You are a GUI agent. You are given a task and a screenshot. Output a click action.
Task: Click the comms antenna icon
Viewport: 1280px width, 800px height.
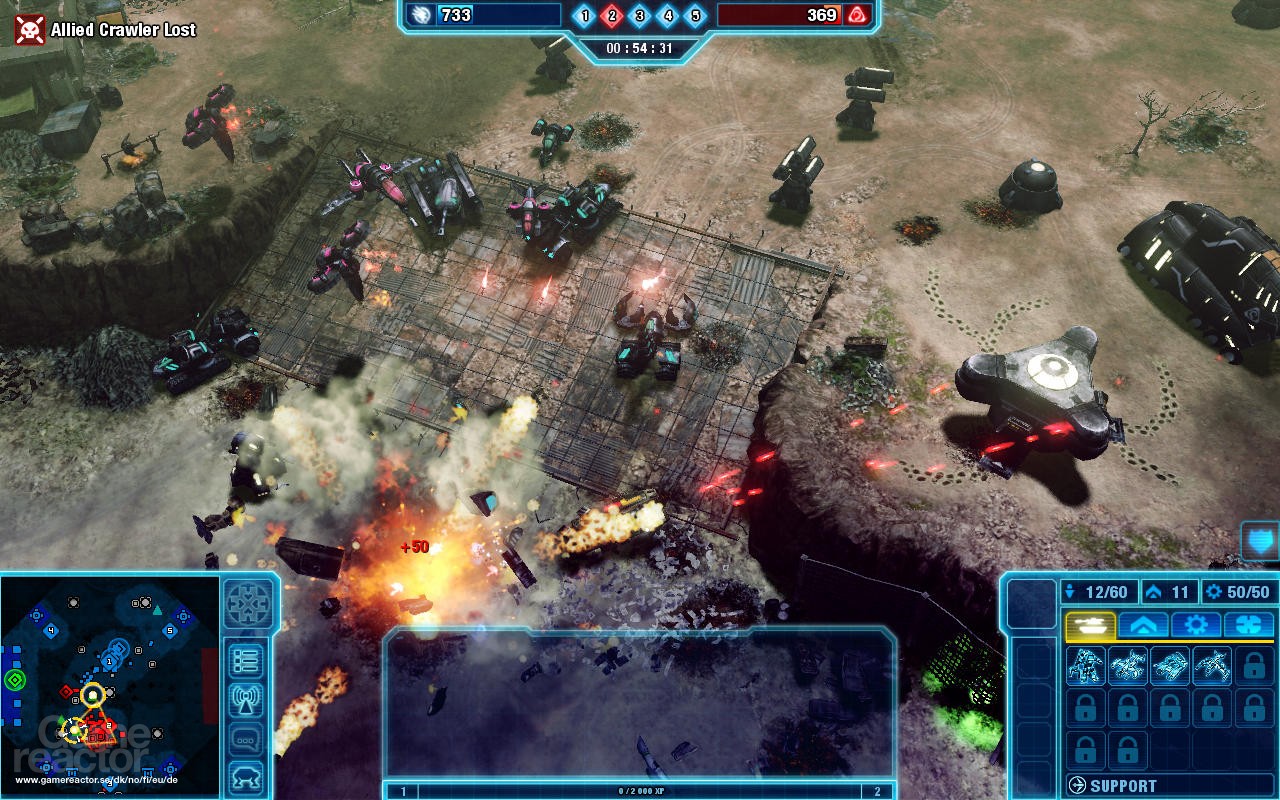point(246,699)
